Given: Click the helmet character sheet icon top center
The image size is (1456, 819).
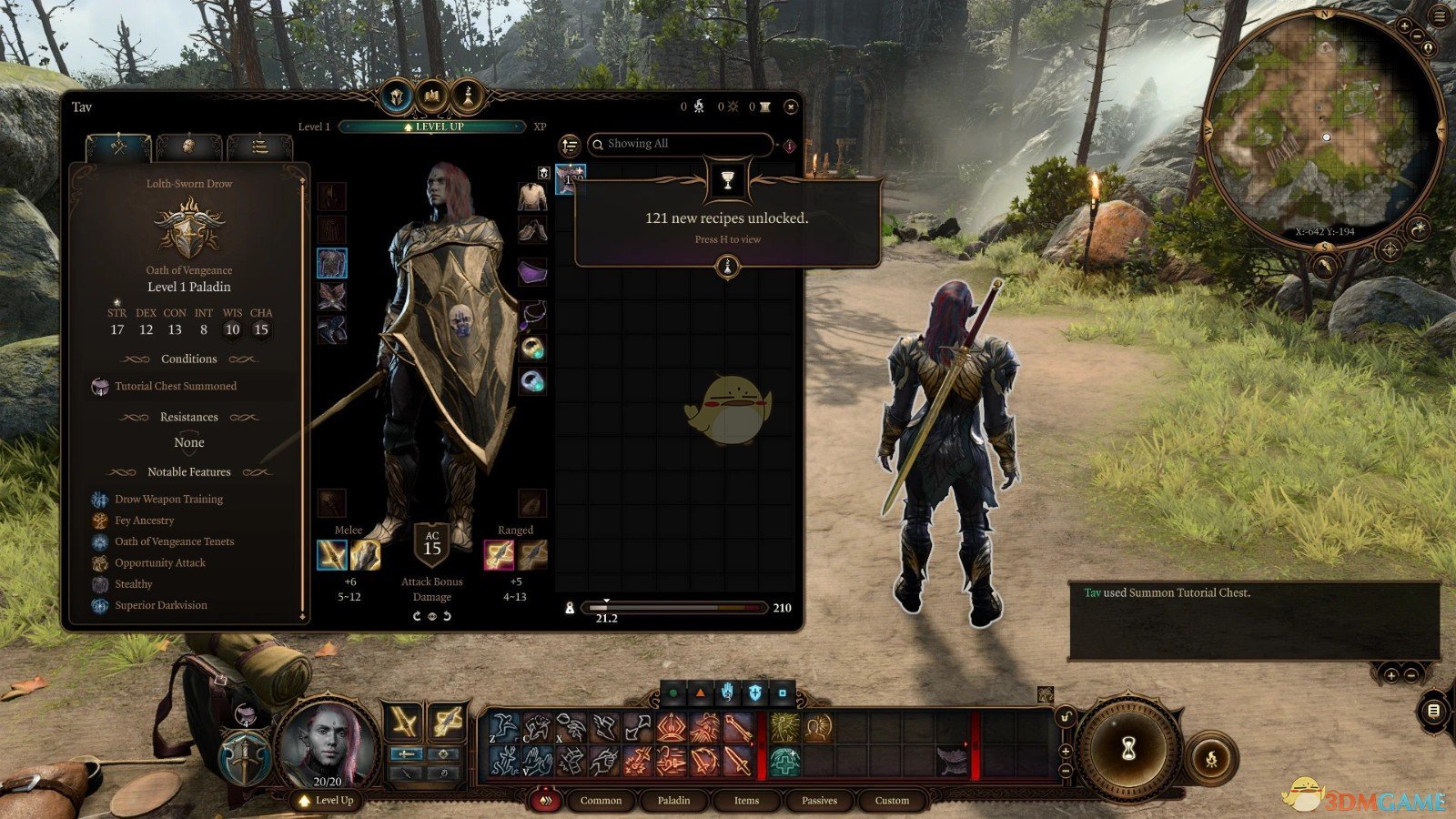Looking at the screenshot, I should [x=397, y=96].
